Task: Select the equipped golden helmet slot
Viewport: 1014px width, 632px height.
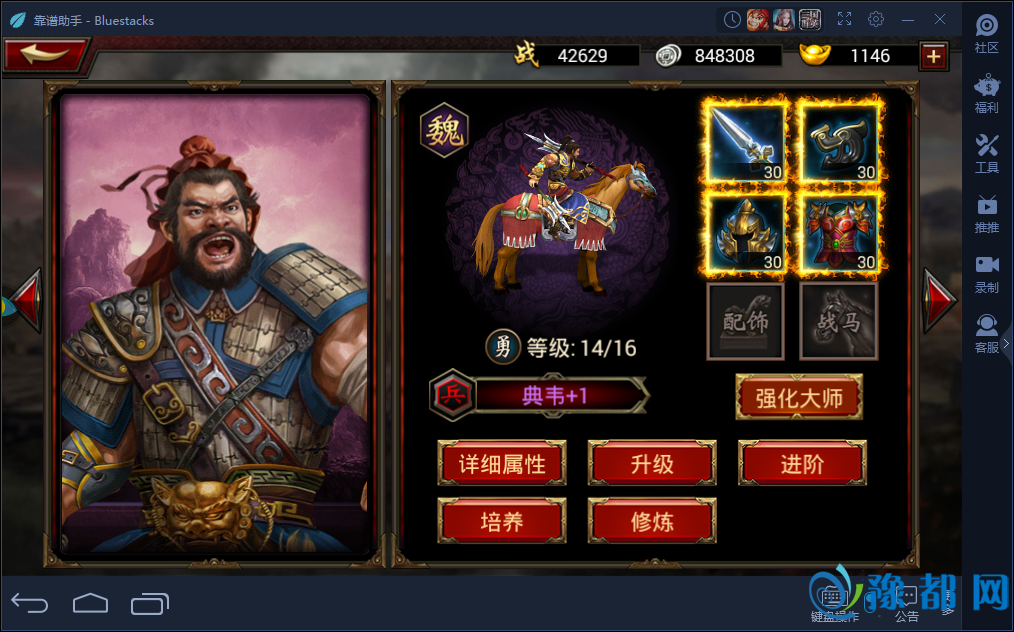Action: click(x=745, y=232)
